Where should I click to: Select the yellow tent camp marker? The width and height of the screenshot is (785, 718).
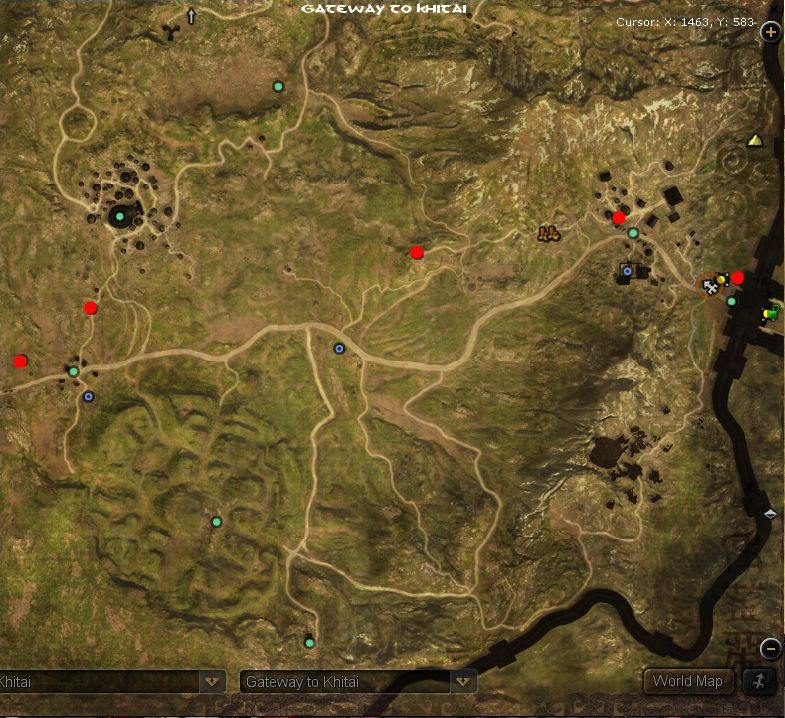(x=754, y=141)
